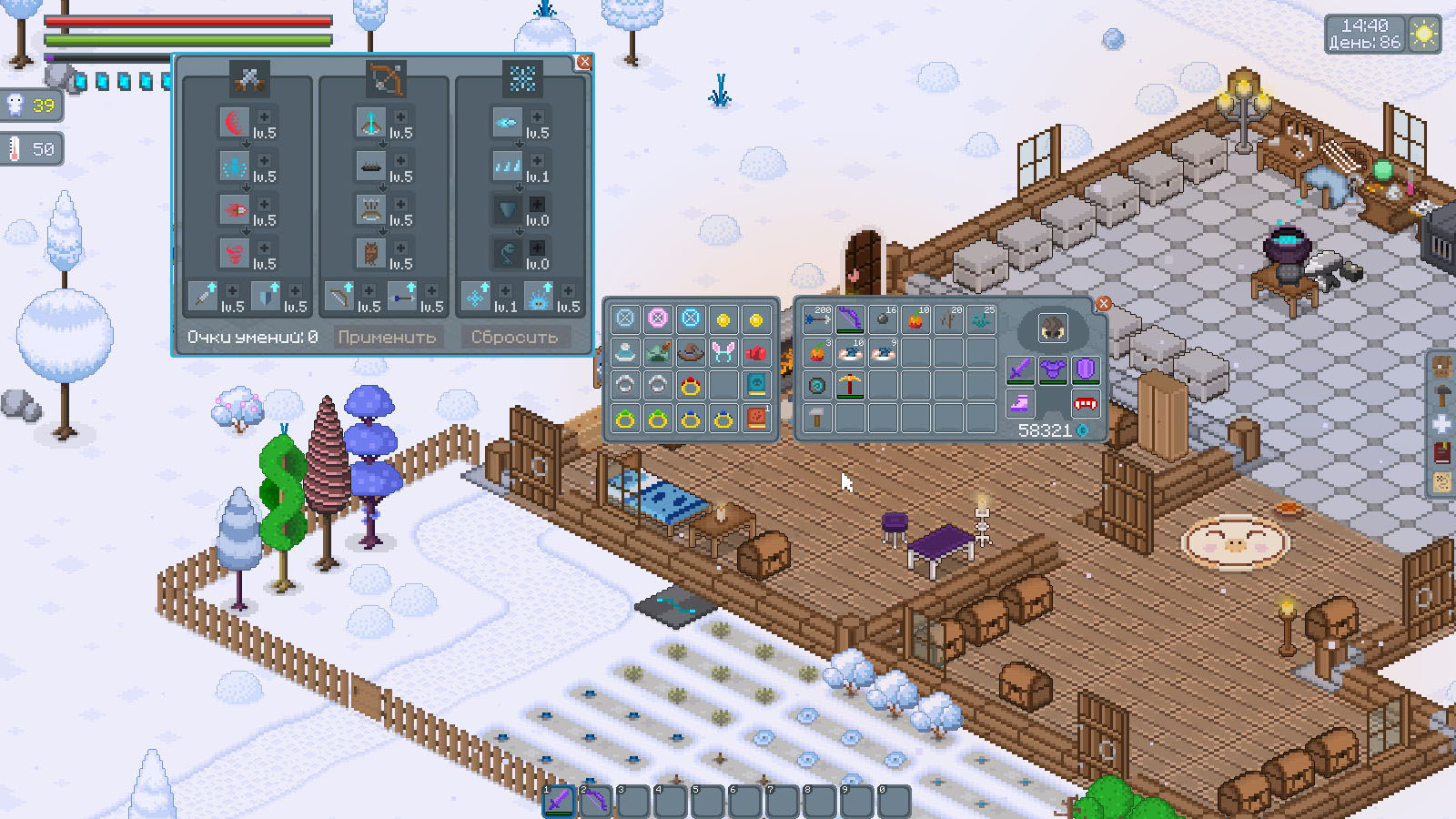
Task: Select the bunny ears headband item
Action: [723, 352]
